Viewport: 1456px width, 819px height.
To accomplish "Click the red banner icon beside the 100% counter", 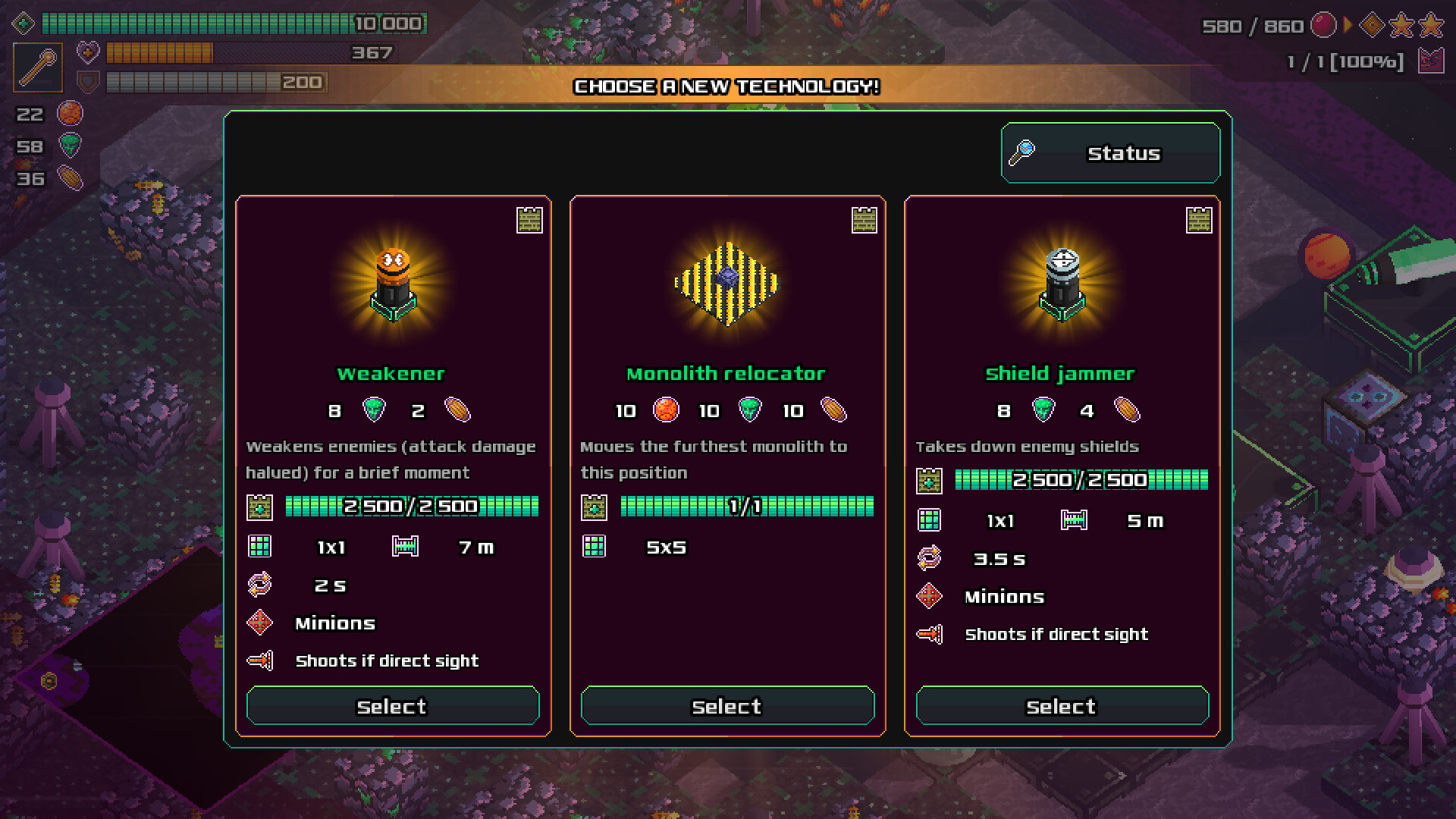I will (1432, 61).
